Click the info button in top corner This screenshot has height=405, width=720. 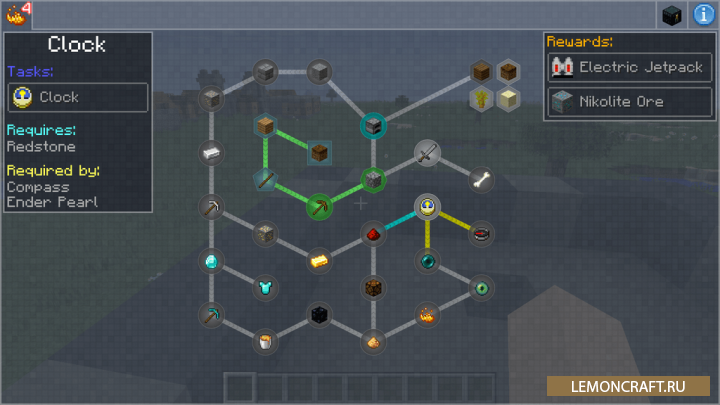703,15
